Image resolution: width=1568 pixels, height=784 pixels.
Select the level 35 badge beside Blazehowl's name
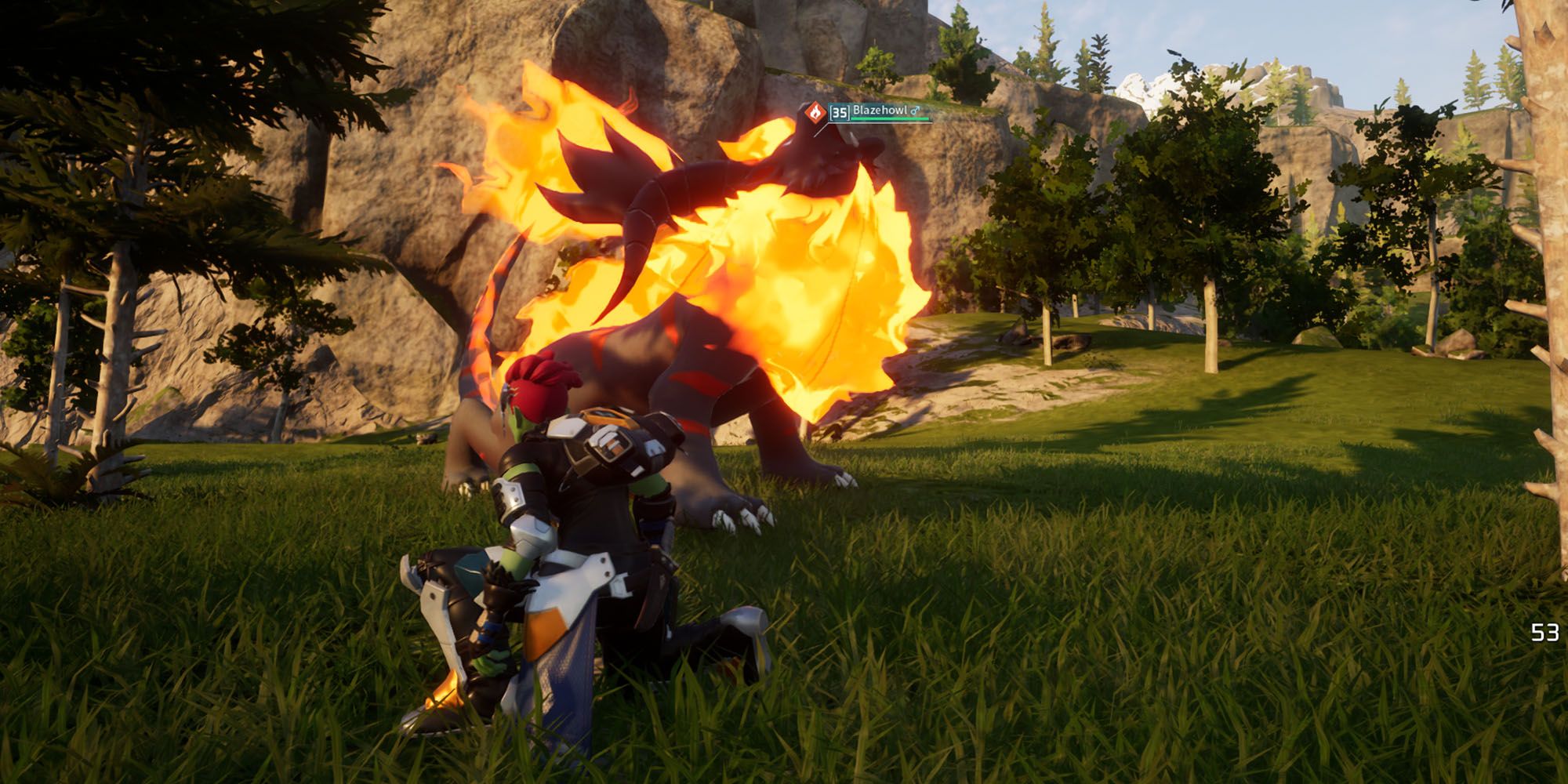pyautogui.click(x=839, y=112)
